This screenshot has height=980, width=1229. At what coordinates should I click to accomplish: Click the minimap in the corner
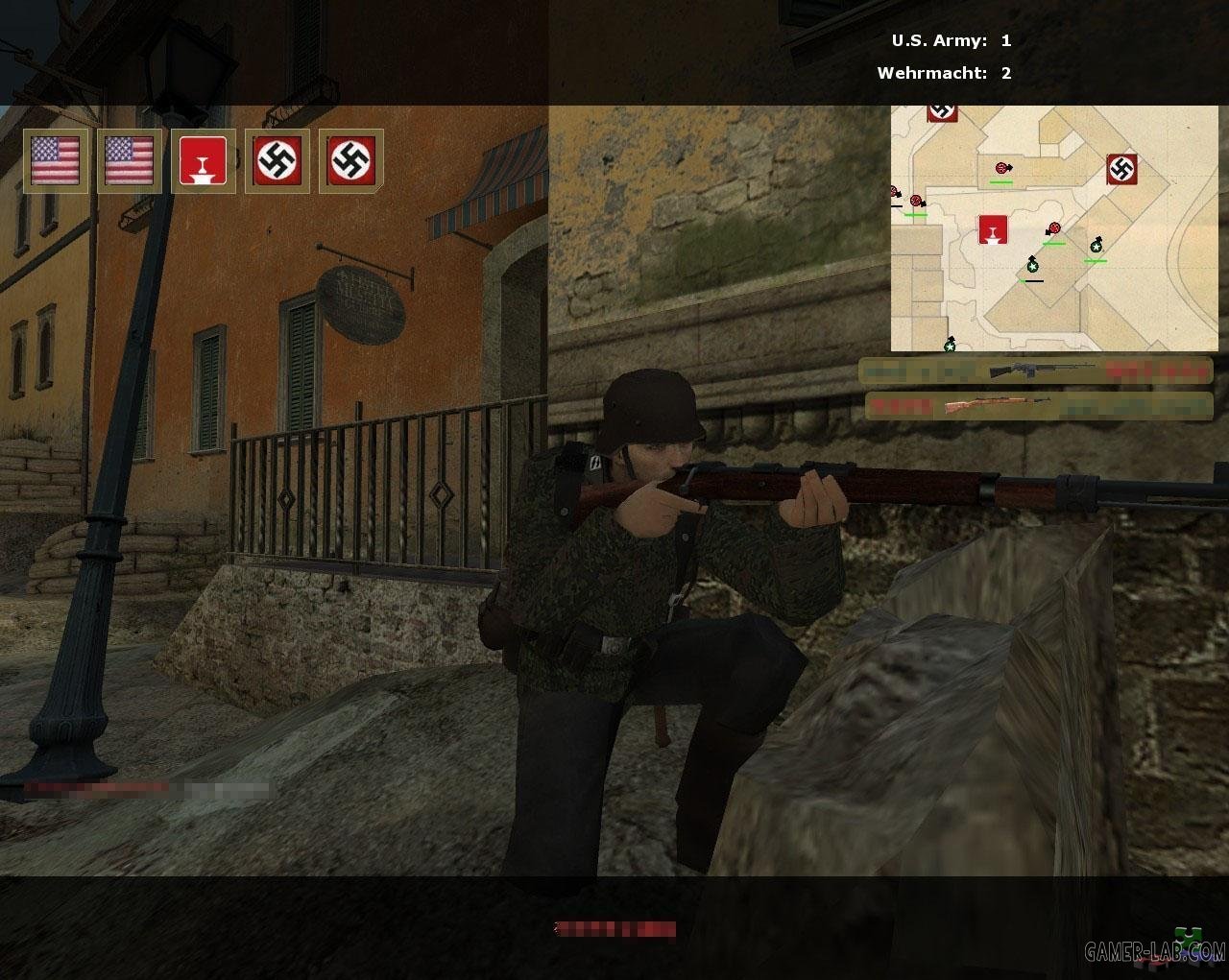click(x=1053, y=228)
